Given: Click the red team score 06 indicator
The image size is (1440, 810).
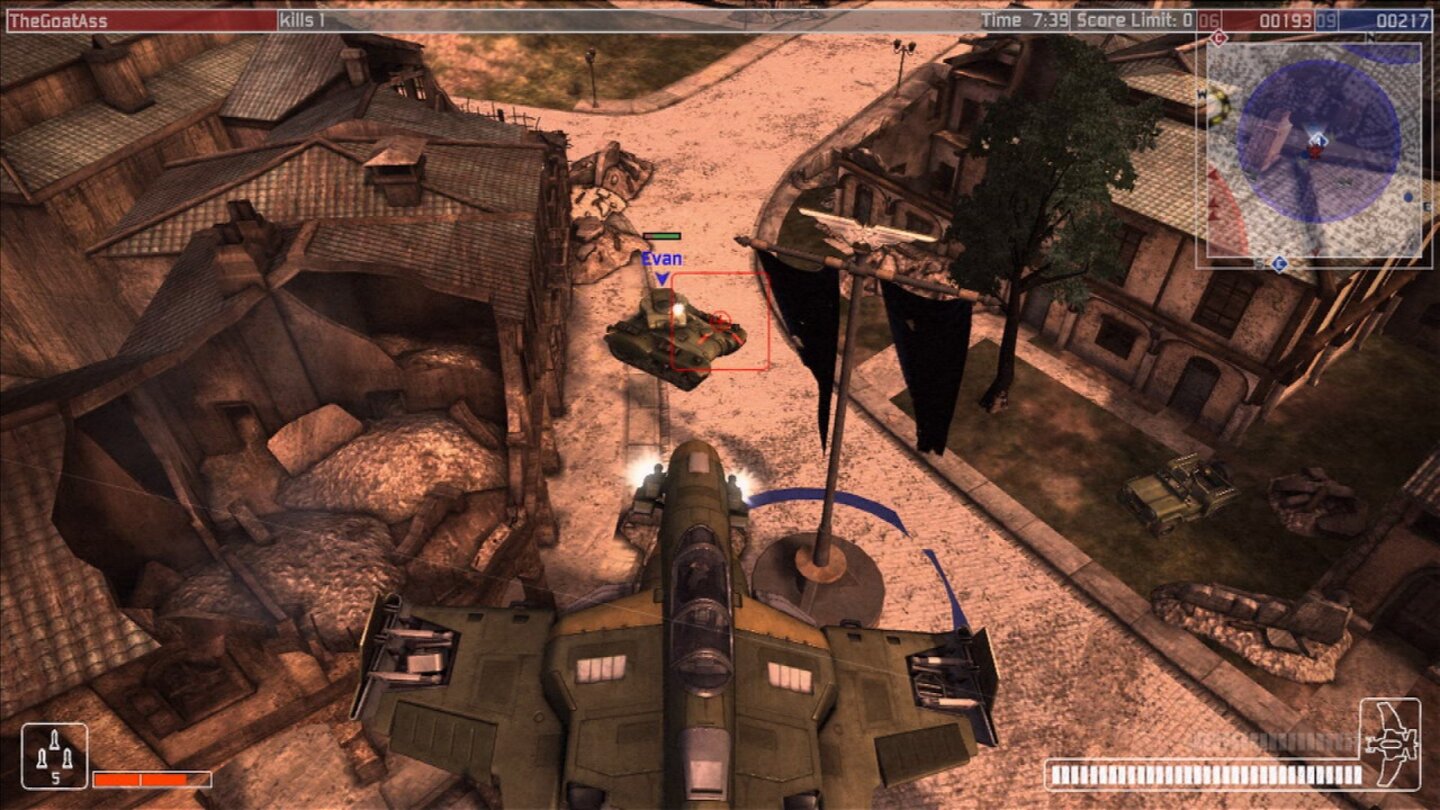Looking at the screenshot, I should 1208,18.
